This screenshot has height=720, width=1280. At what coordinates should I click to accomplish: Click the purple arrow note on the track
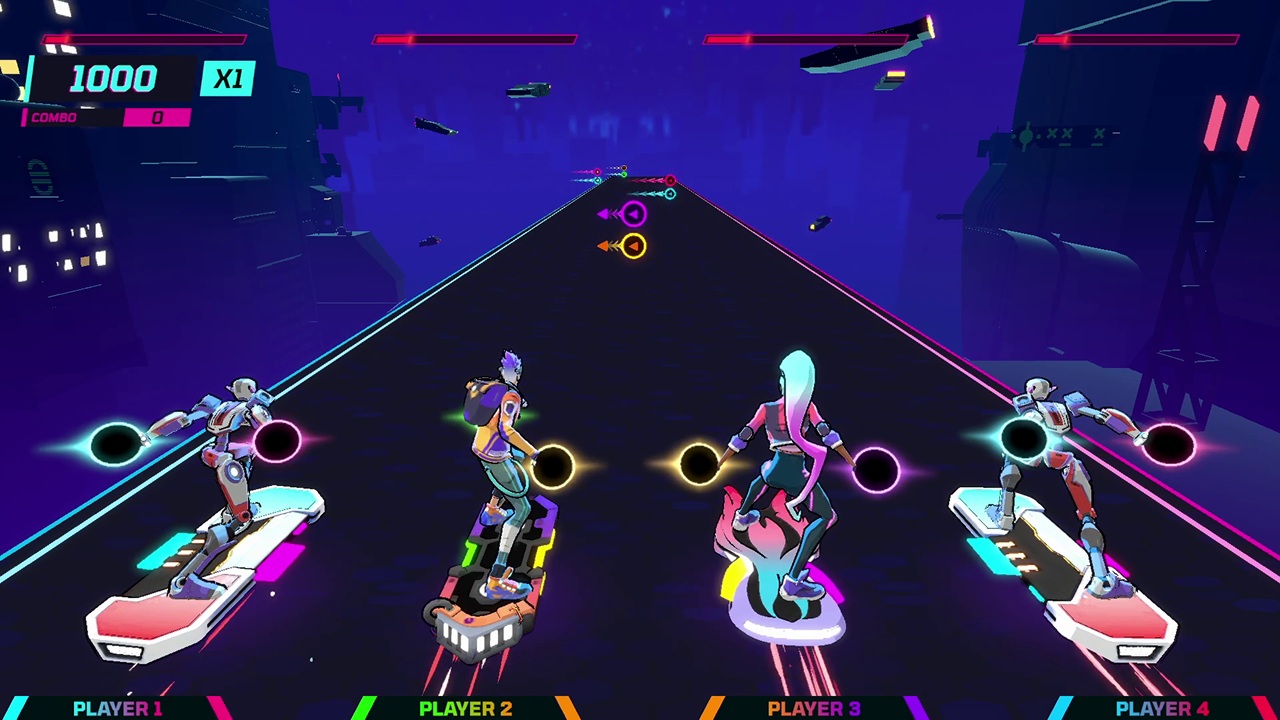[x=633, y=213]
